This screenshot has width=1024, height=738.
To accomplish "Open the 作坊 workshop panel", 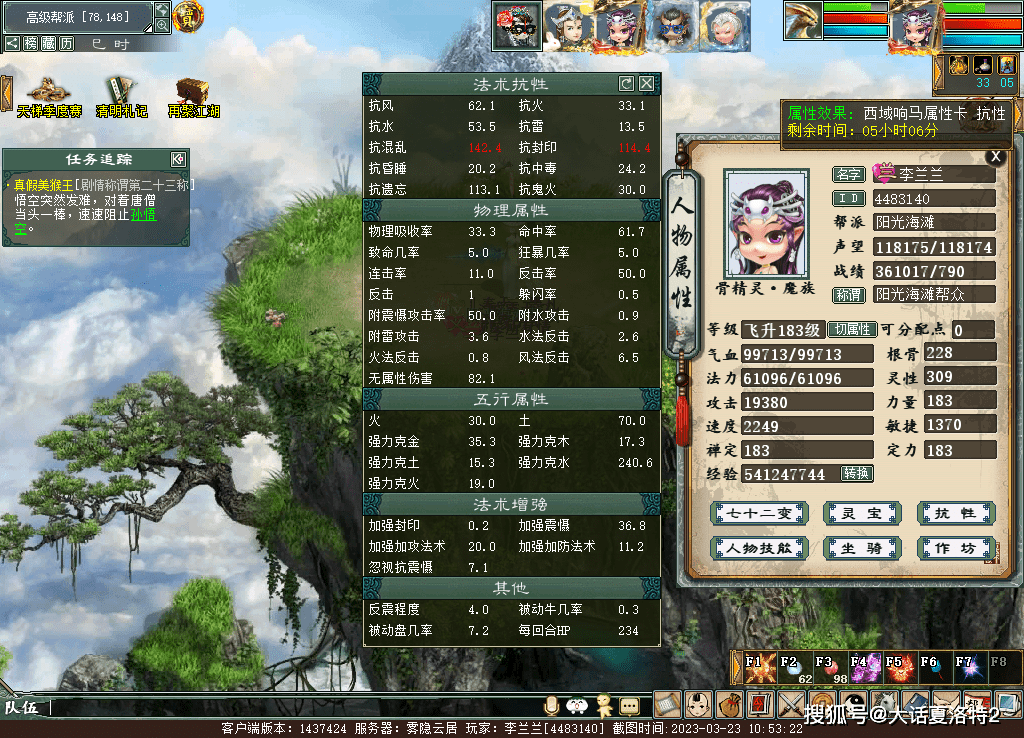I will coord(954,548).
